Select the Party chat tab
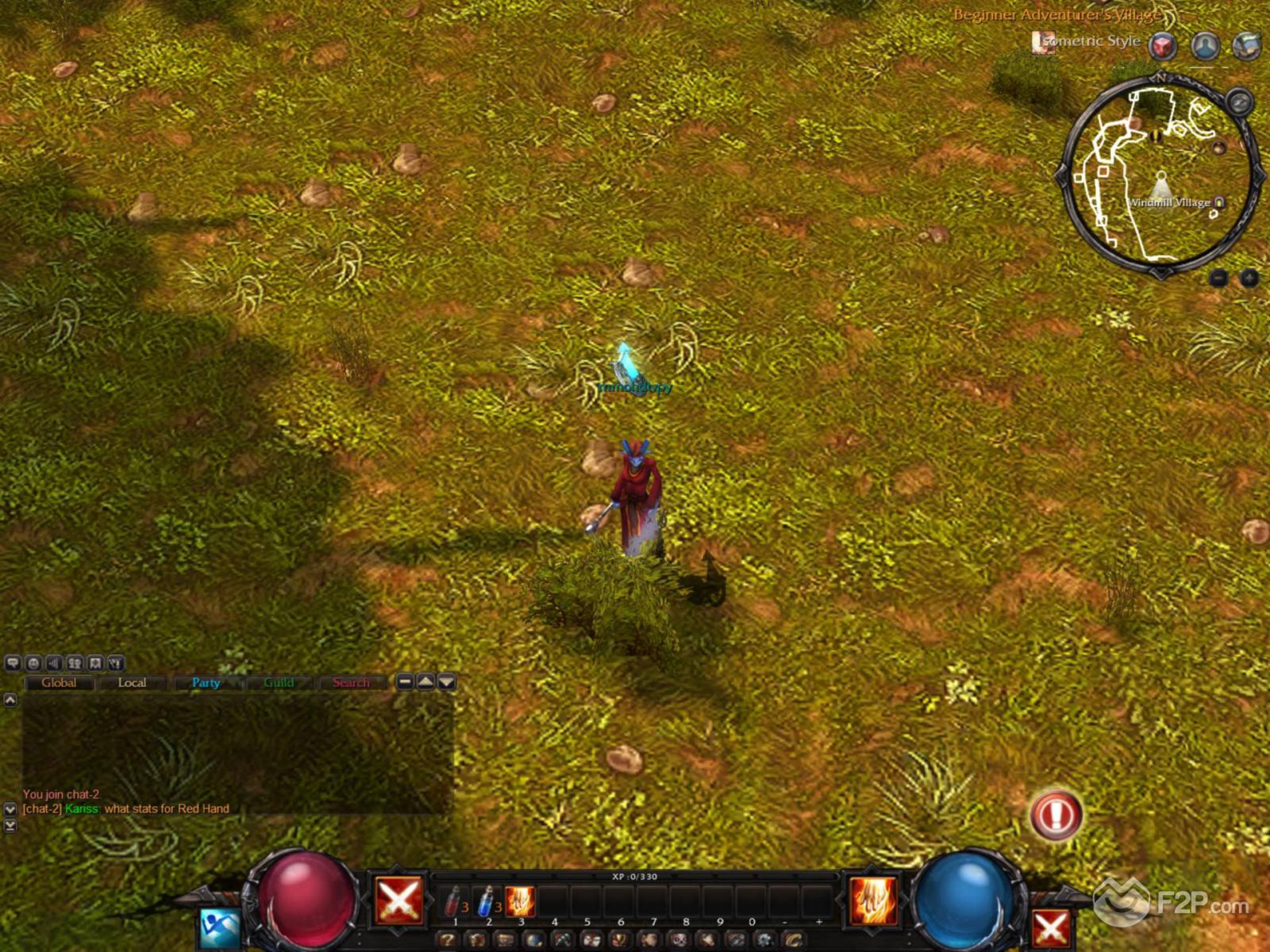This screenshot has width=1270, height=952. click(206, 682)
